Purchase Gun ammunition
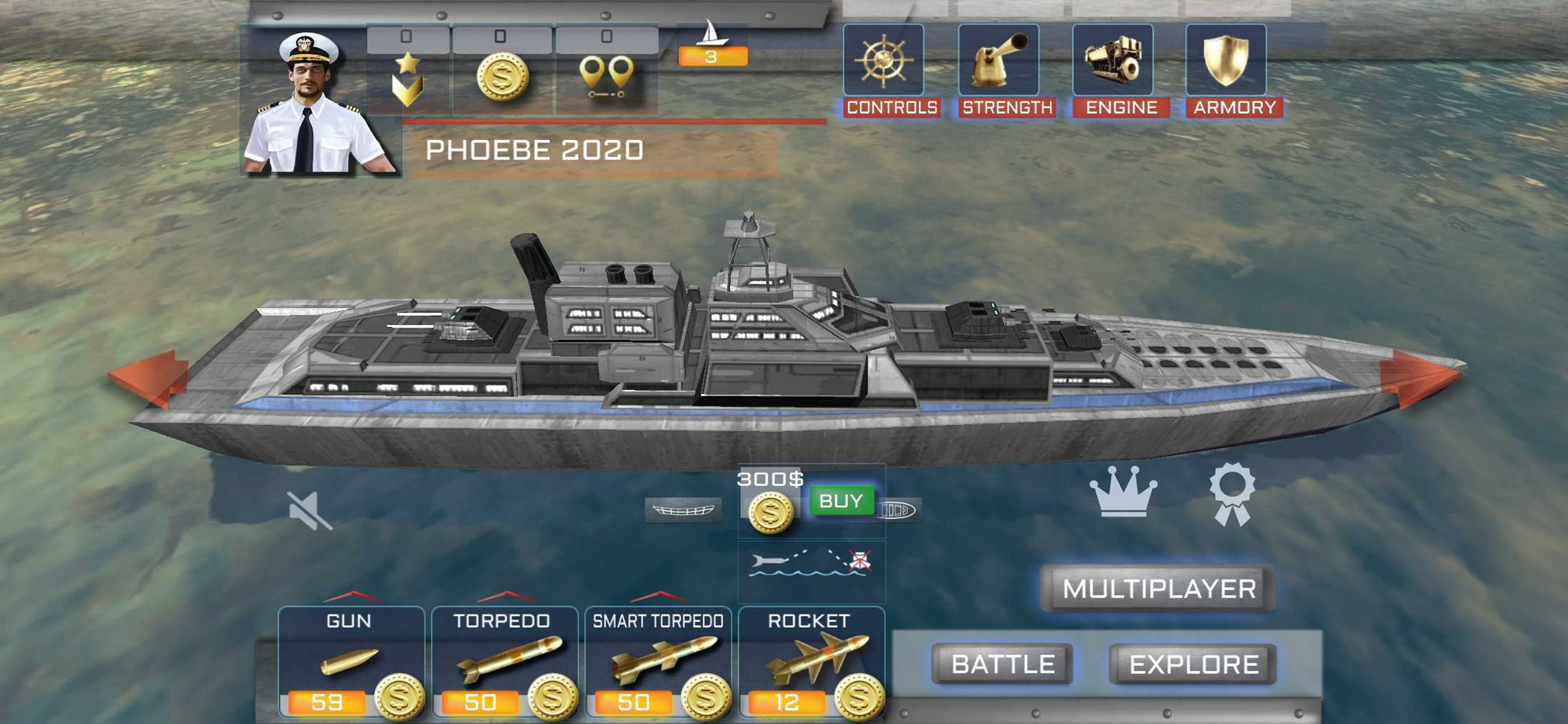 pos(398,698)
